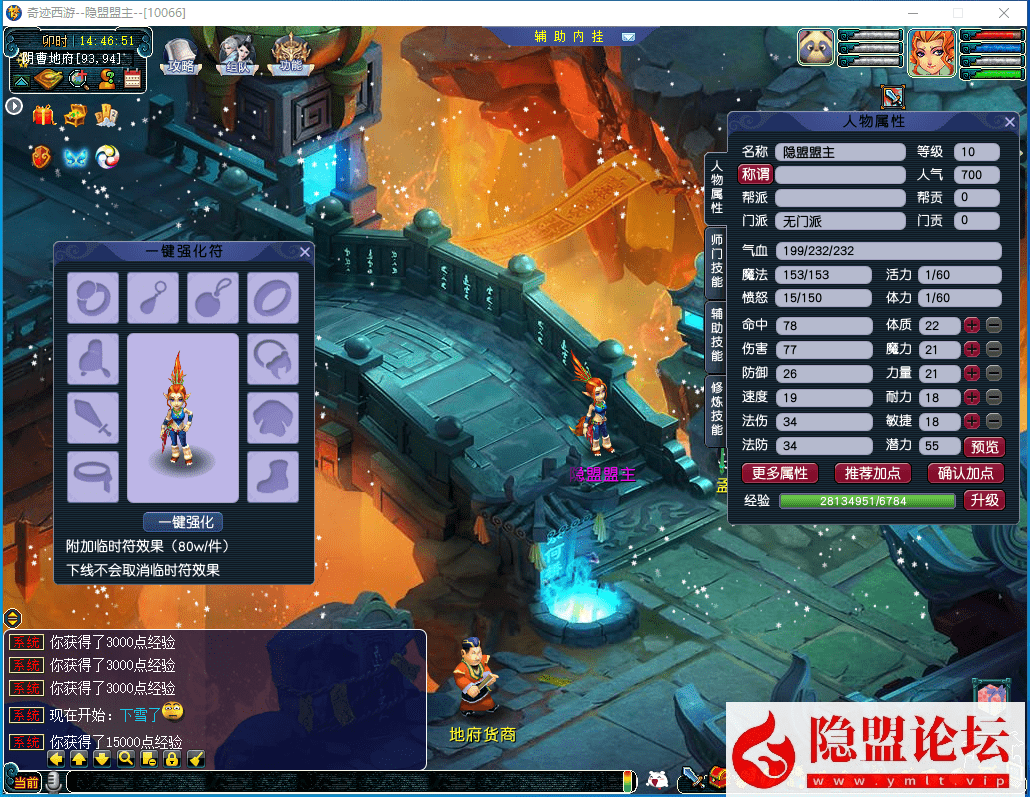The width and height of the screenshot is (1030, 797).
Task: Click the 称谓 title button
Action: point(755,175)
